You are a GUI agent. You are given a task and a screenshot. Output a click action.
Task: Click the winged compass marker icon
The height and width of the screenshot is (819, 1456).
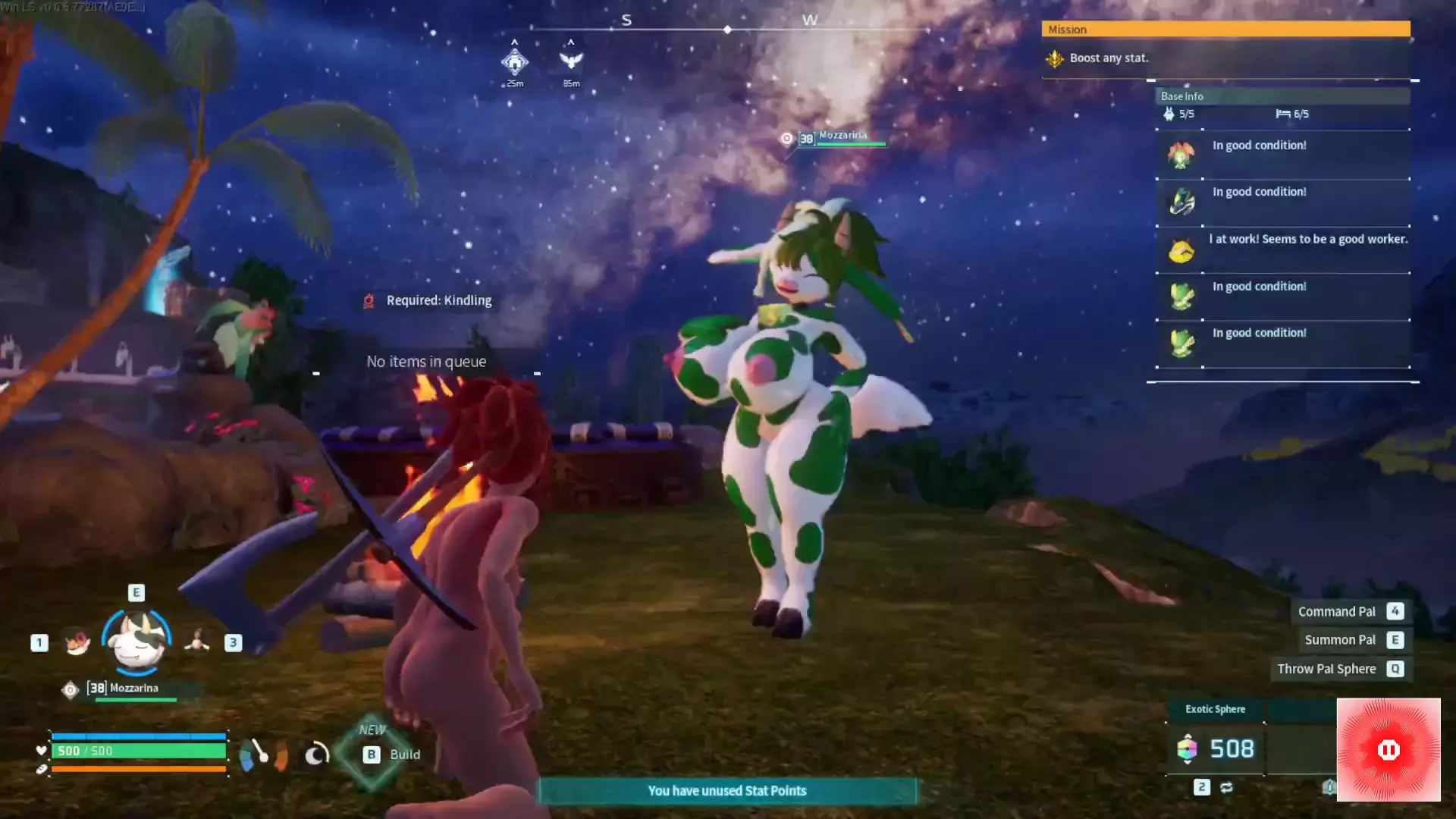click(571, 60)
